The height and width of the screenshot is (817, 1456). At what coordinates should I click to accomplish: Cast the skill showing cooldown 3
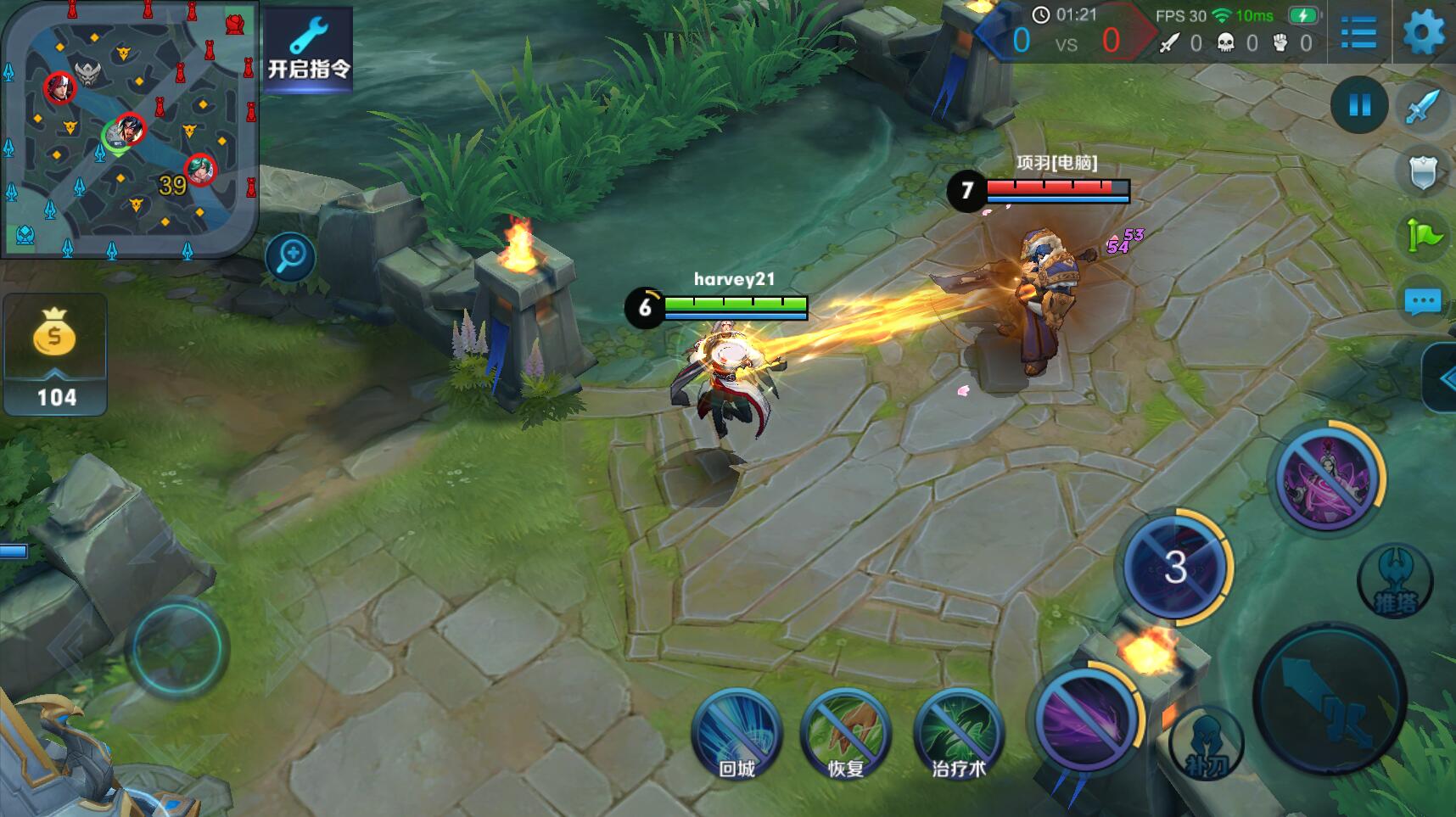pos(1175,566)
